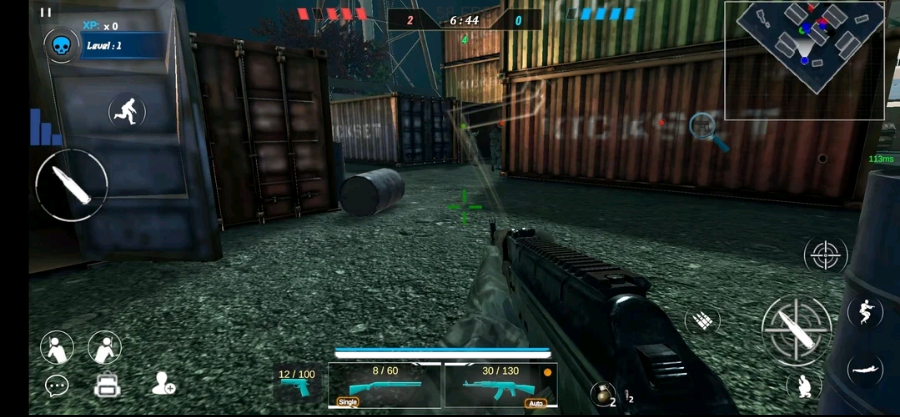Viewport: 900px width, 417px height.
Task: Jump with the leaping soldier button
Action: coord(864,312)
